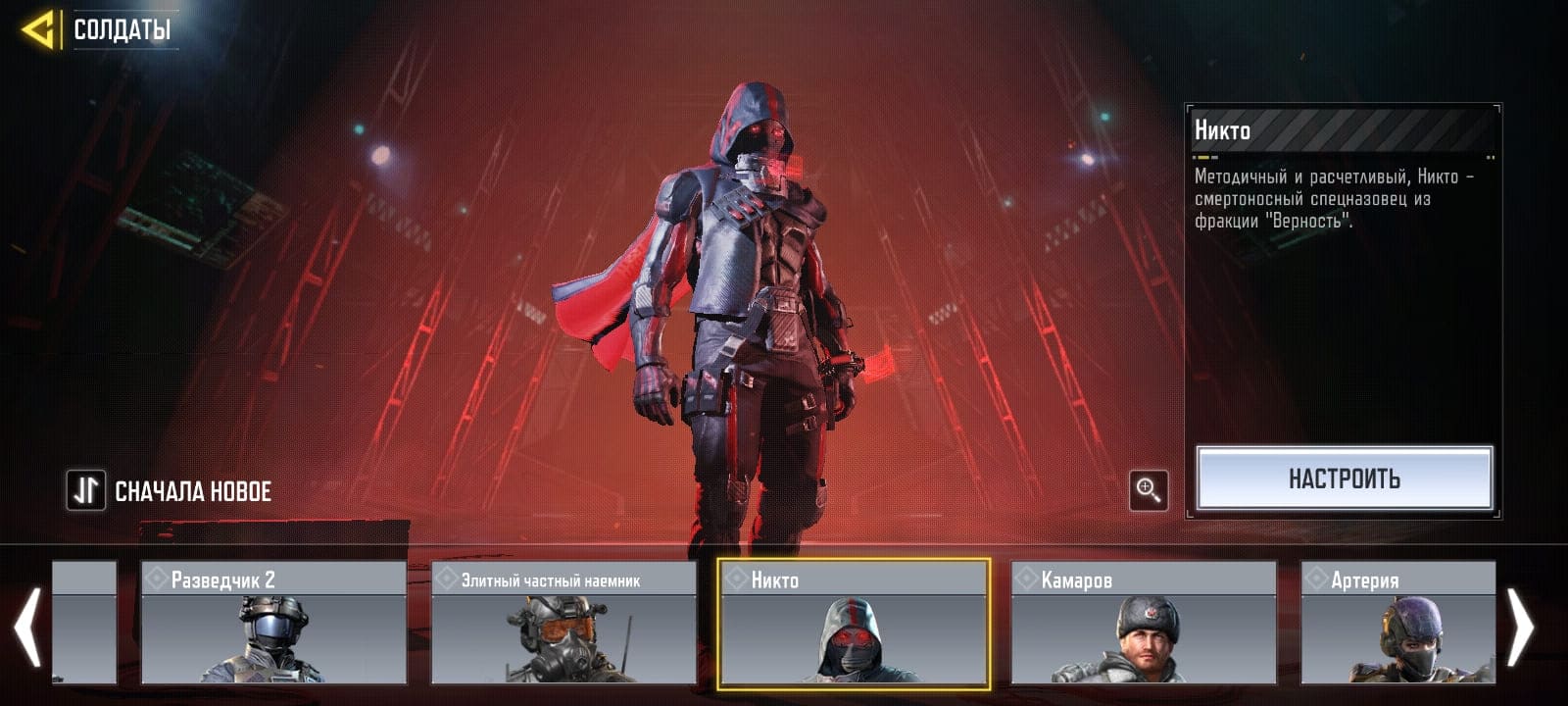Select the Никто soldier card
Screen dimensions: 1568x706
(854, 622)
